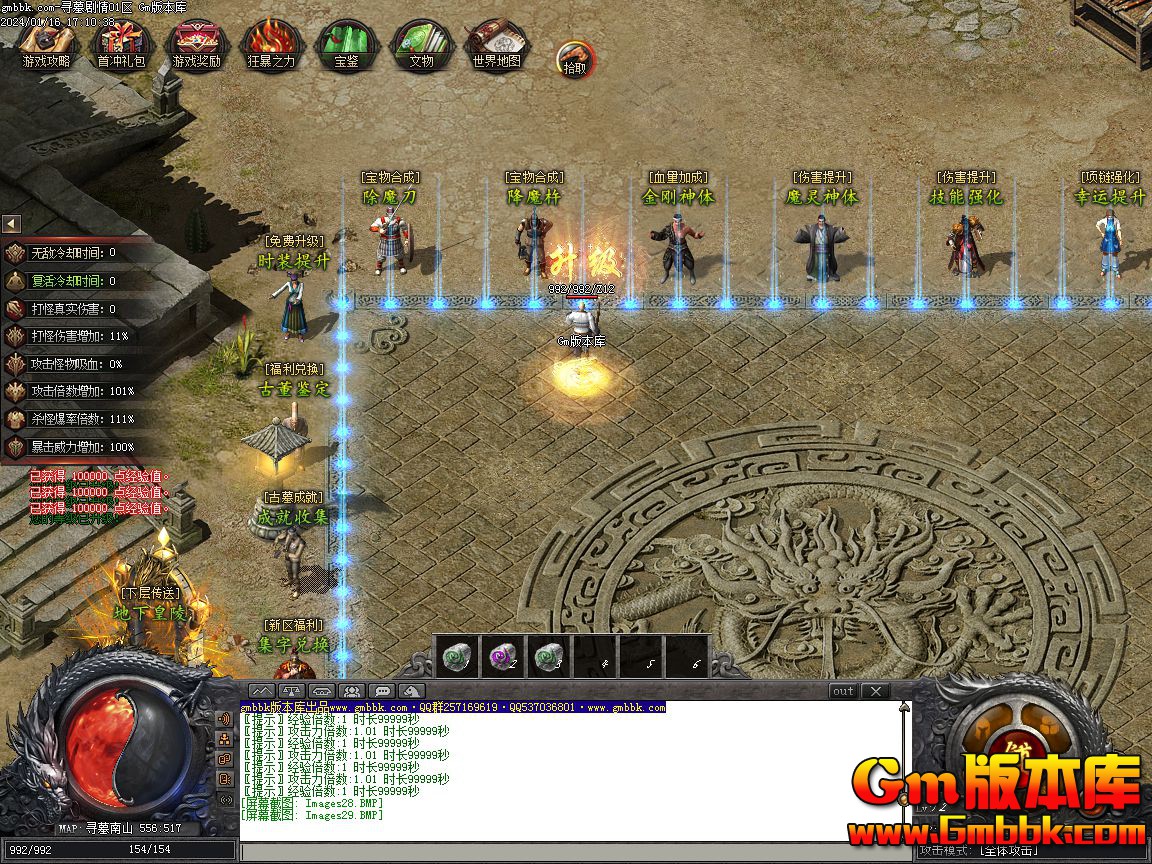Use the green scroll in hotbar slot 1
The image size is (1152, 864).
click(458, 656)
